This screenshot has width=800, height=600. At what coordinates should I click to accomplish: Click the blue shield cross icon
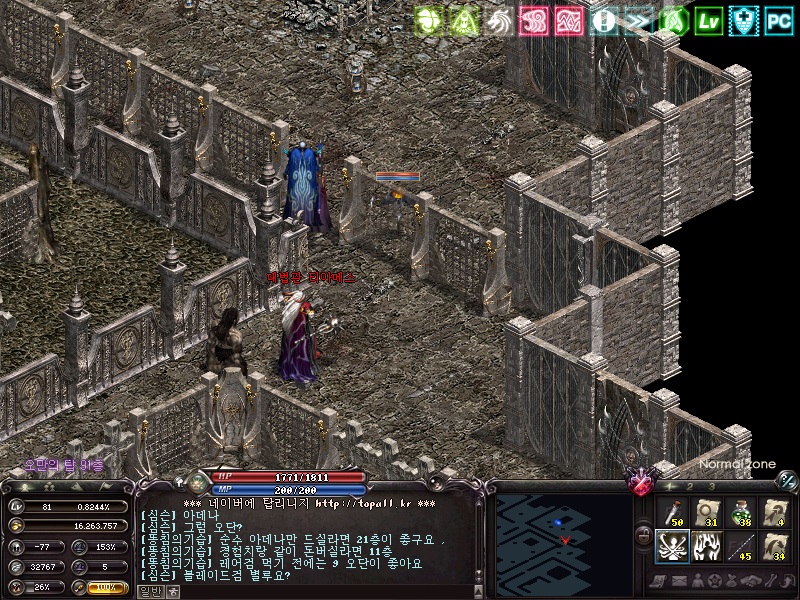coord(744,20)
